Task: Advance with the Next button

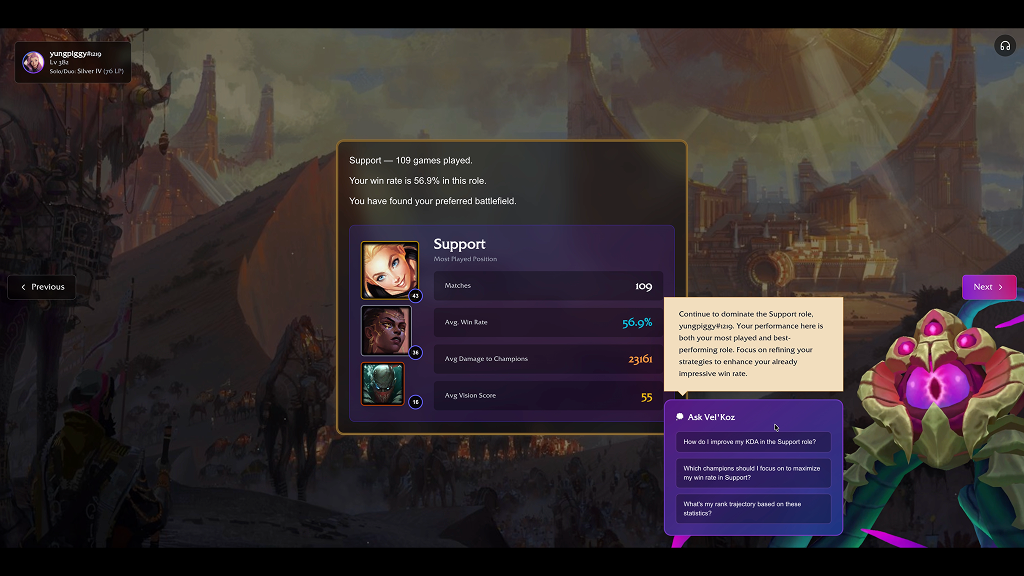Action: [x=988, y=287]
